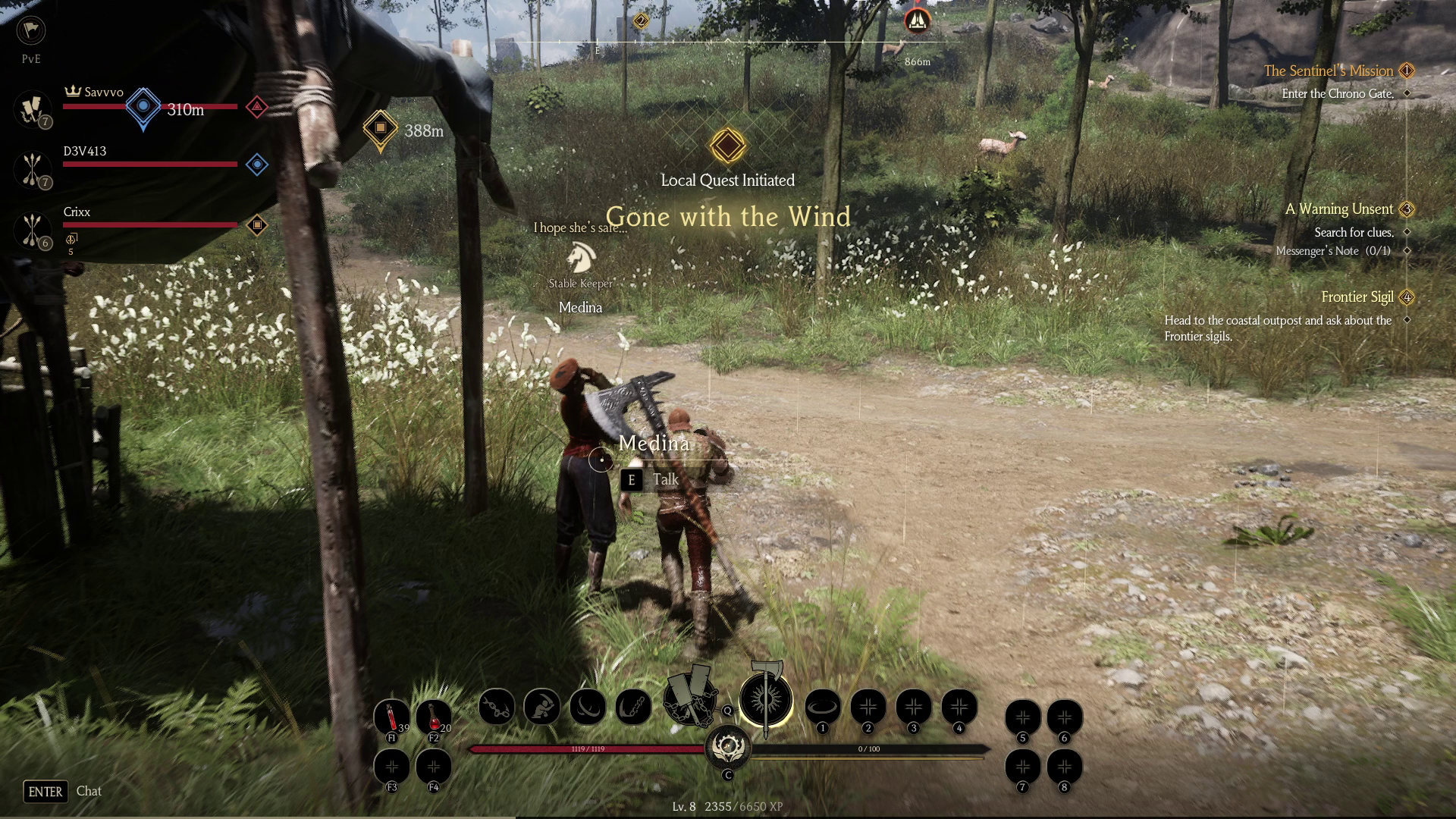Viewport: 1456px width, 819px height.
Task: Select the active axe weapon icon
Action: click(x=765, y=699)
